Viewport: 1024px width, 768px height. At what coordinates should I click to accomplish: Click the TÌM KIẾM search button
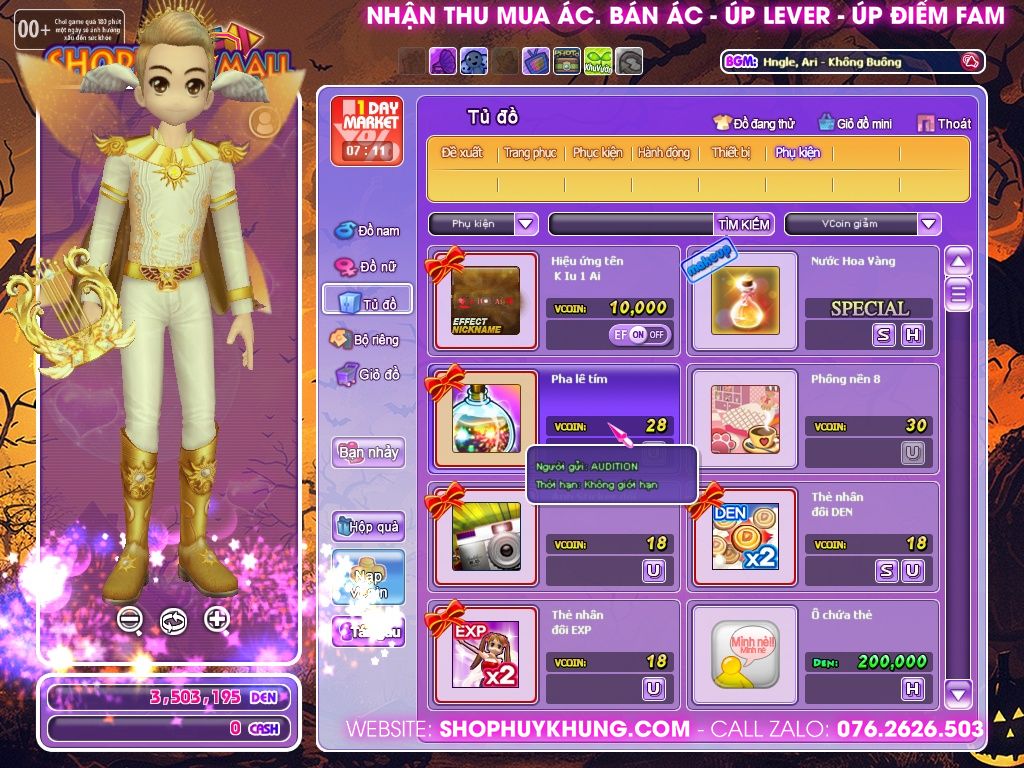(744, 224)
